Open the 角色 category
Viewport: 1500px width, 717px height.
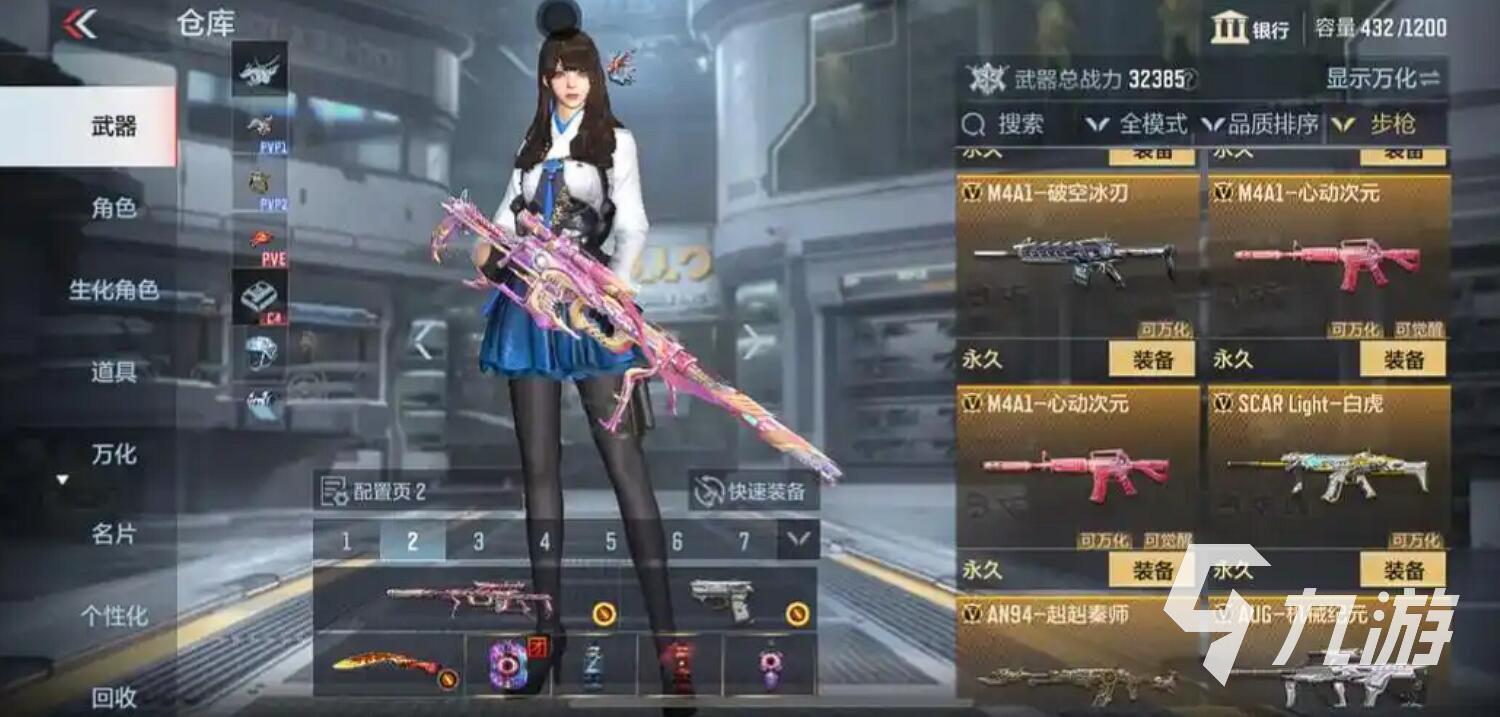(x=114, y=208)
